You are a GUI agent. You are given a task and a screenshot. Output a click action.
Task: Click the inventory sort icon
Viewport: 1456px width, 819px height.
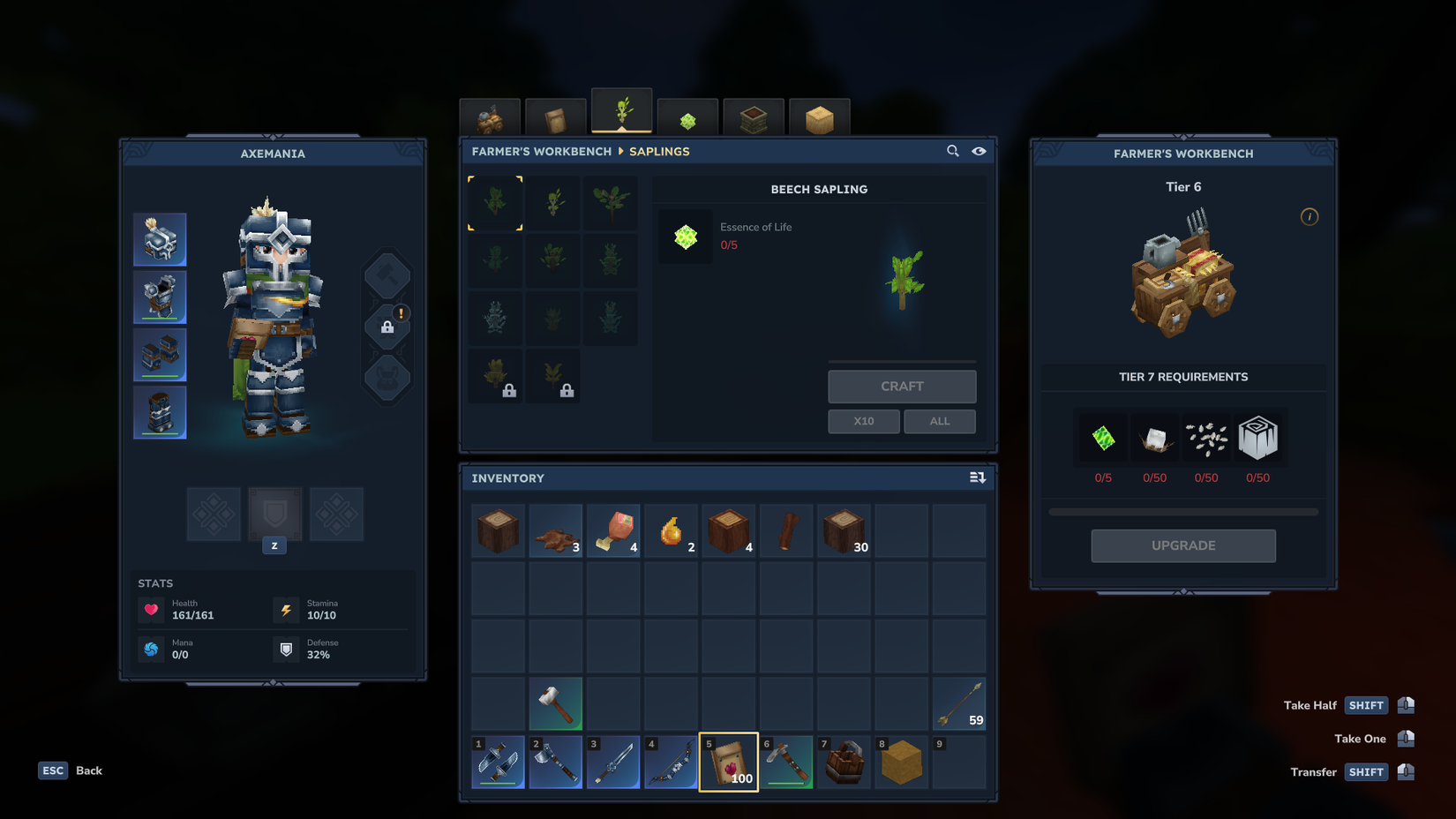click(978, 477)
